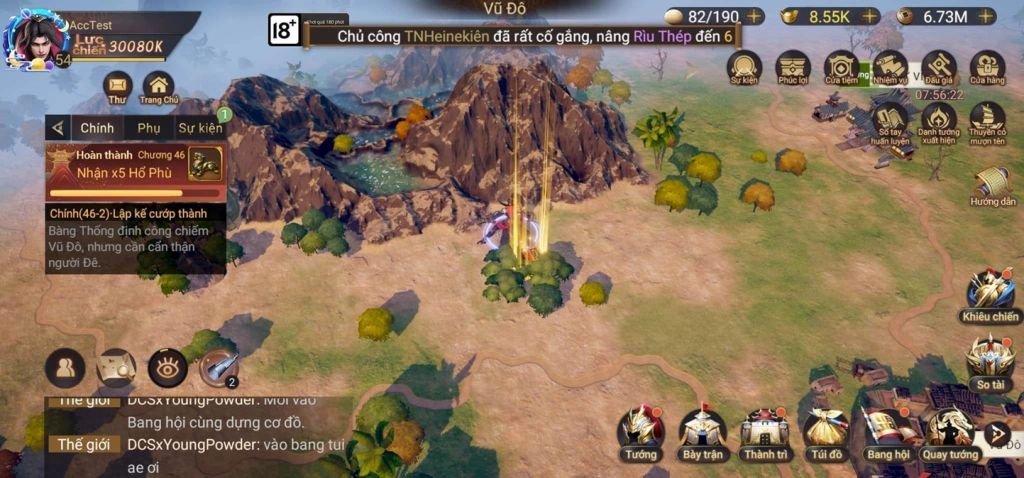Add more gold ingots with the plus
Image resolution: width=1024 pixels, height=478 pixels.
870,16
